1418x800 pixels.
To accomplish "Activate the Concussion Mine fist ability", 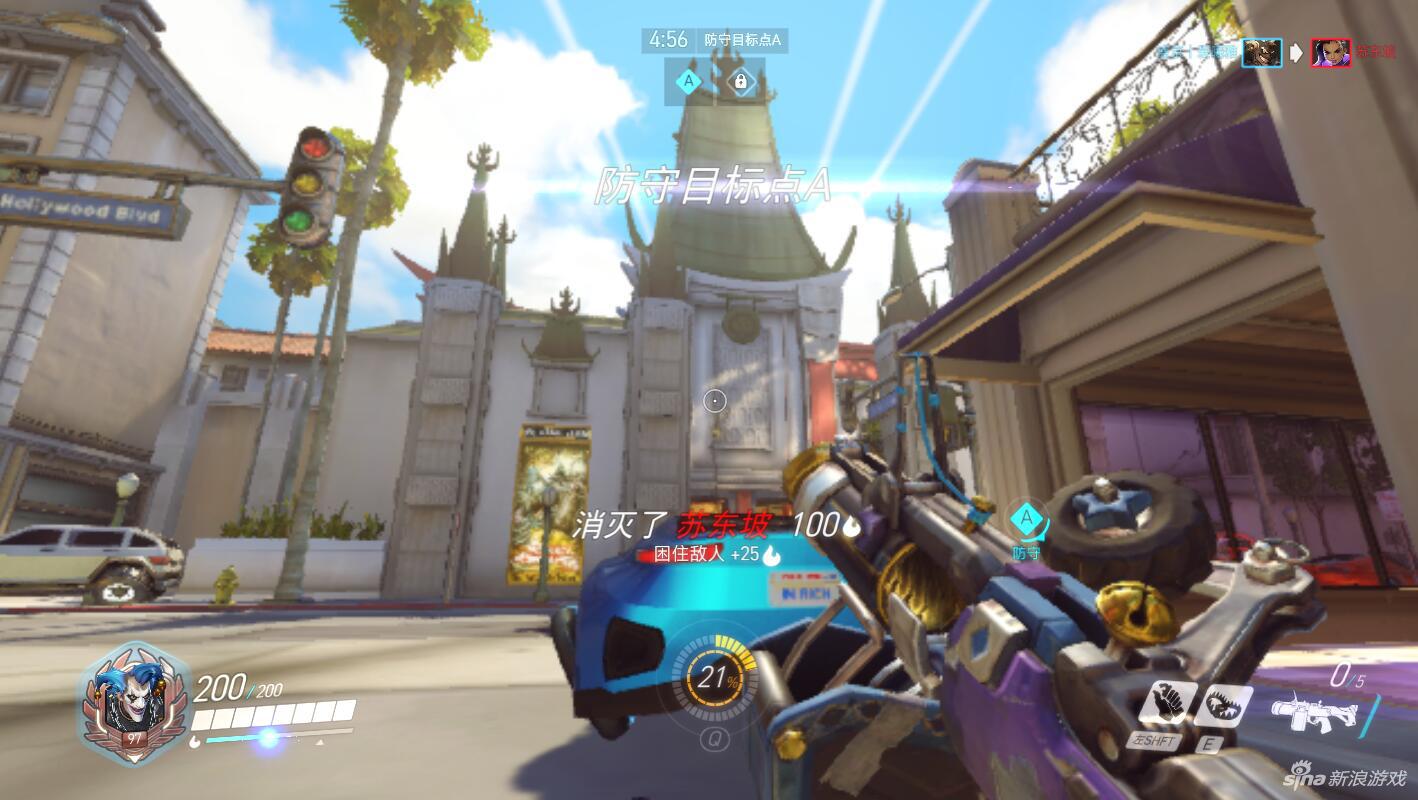I will coord(1164,705).
